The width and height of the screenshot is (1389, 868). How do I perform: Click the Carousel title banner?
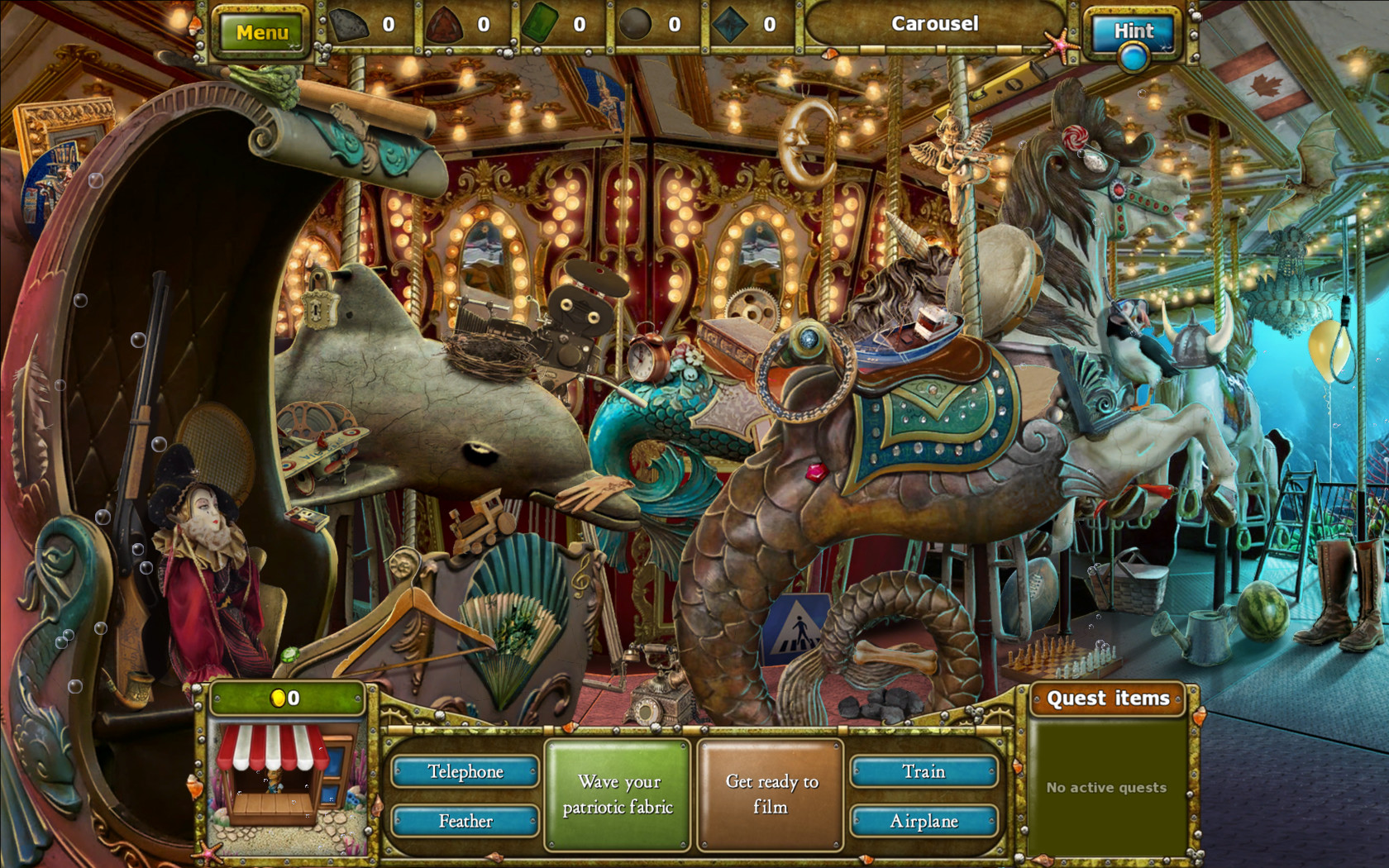[x=933, y=24]
